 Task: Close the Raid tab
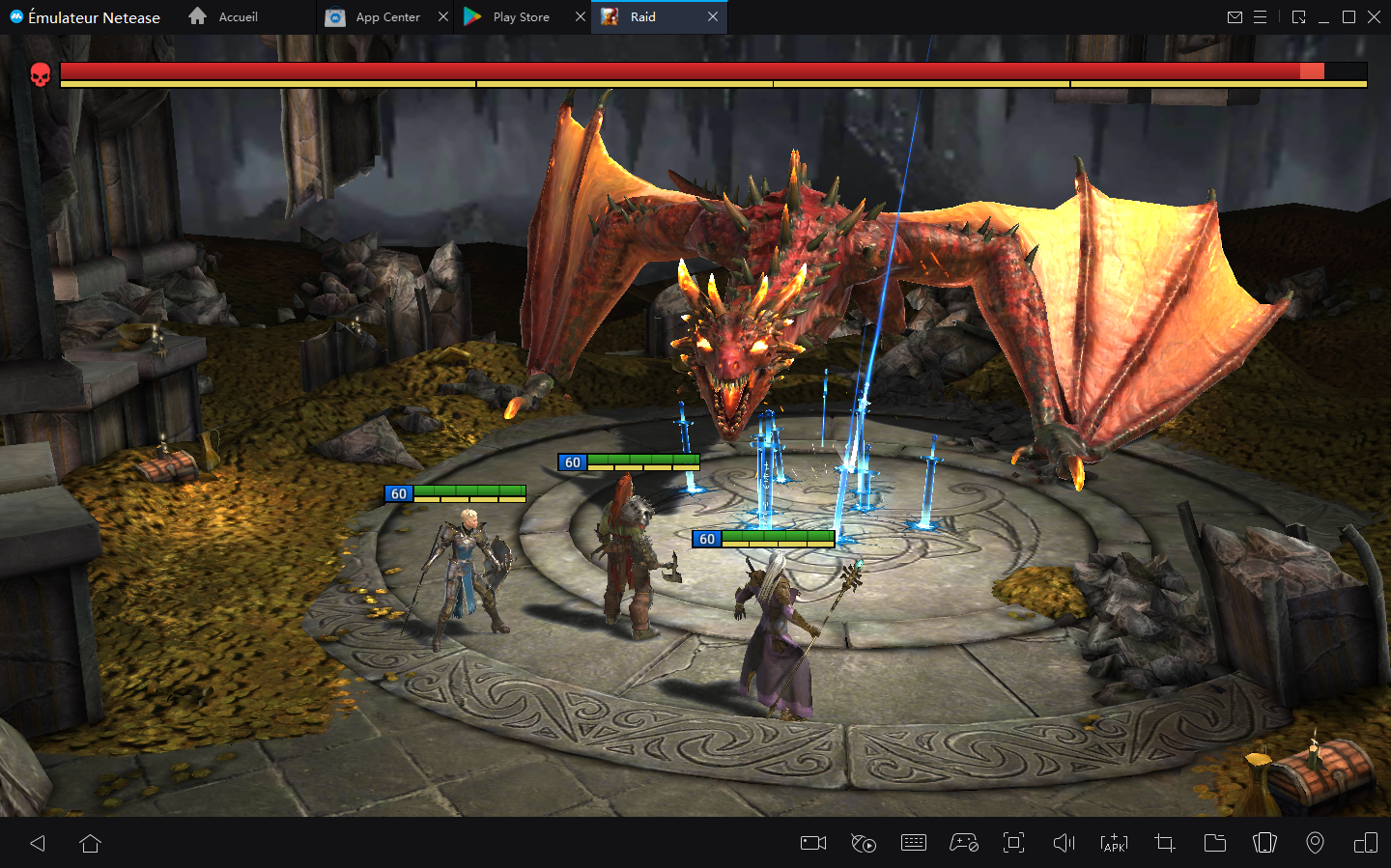pos(713,16)
